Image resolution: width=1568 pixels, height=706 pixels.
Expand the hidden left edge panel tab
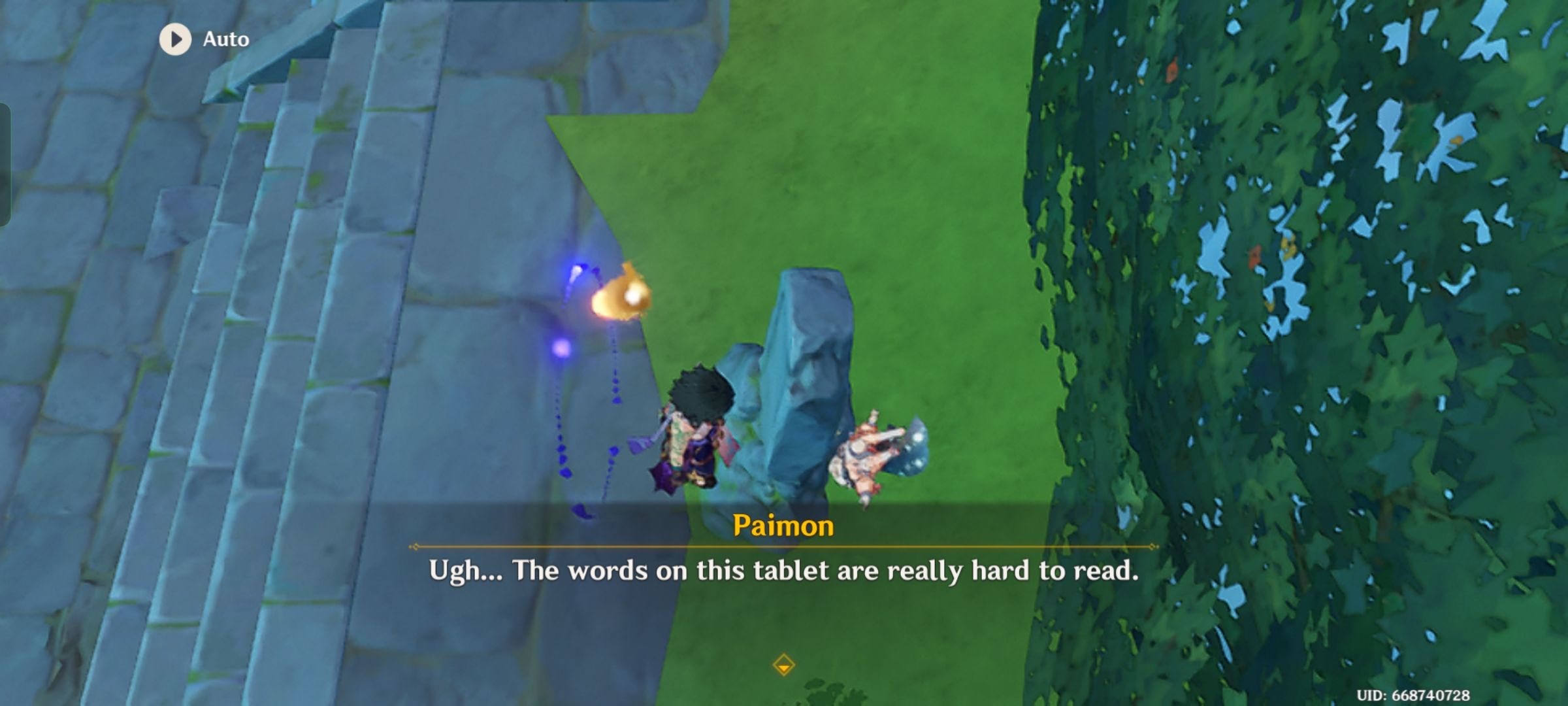(x=5, y=160)
